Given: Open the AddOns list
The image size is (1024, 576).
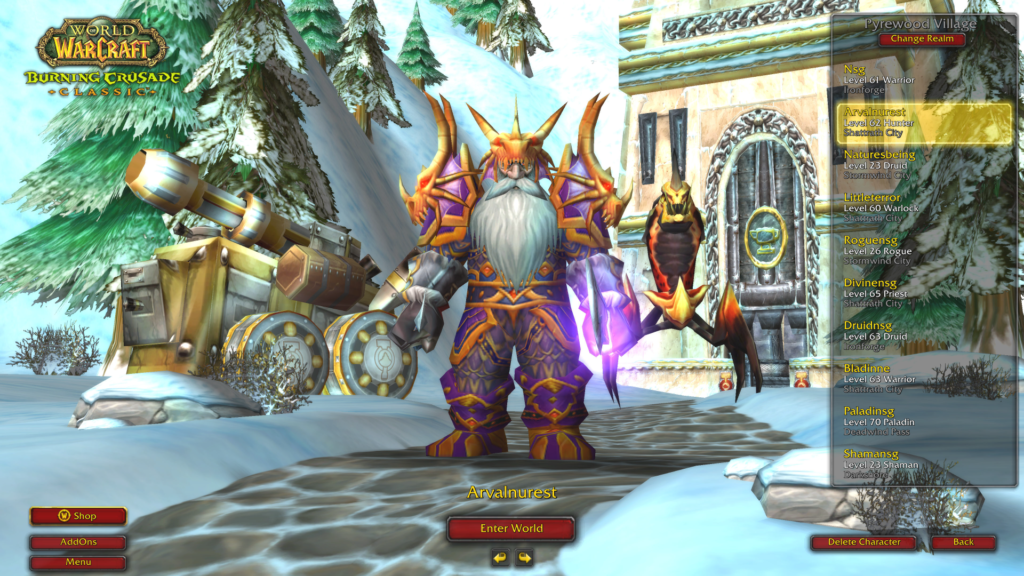Looking at the screenshot, I should click(x=78, y=542).
